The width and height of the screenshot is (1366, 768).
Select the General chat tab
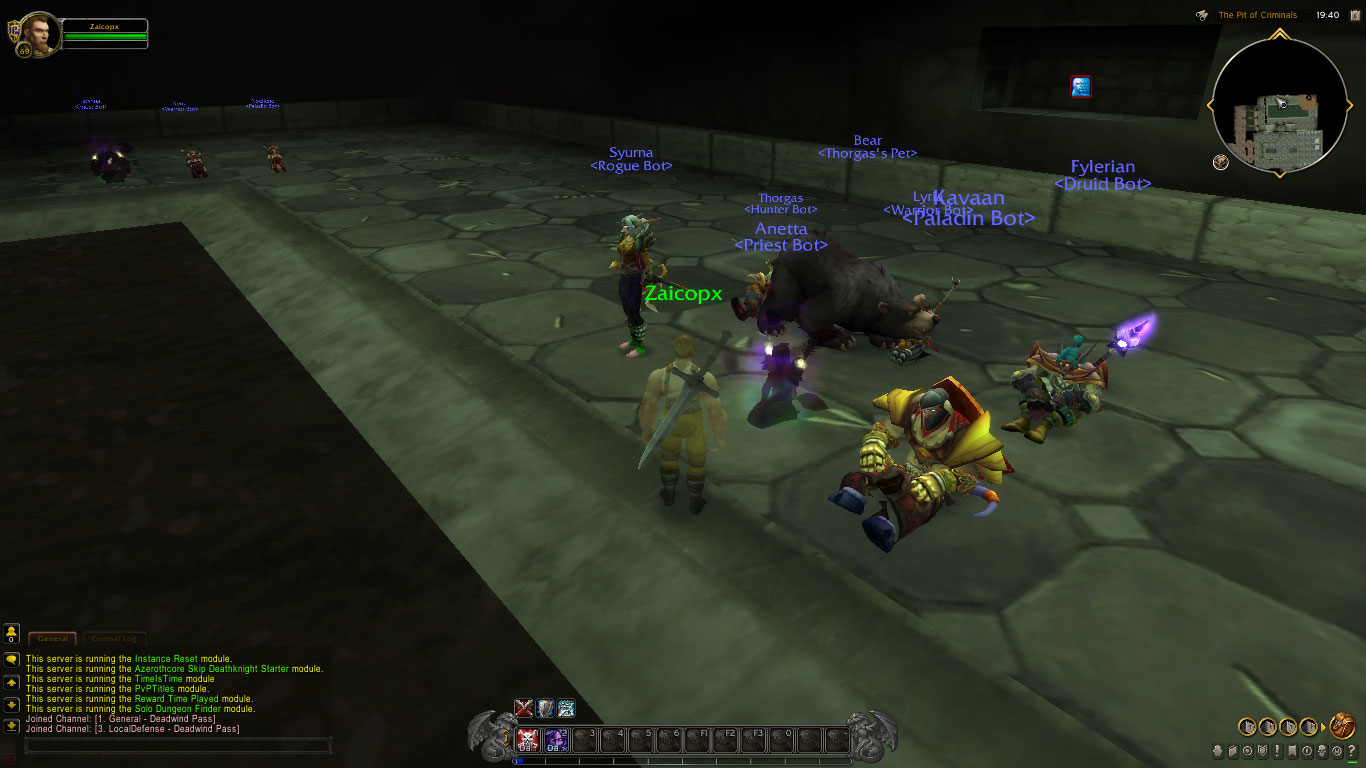tap(52, 639)
